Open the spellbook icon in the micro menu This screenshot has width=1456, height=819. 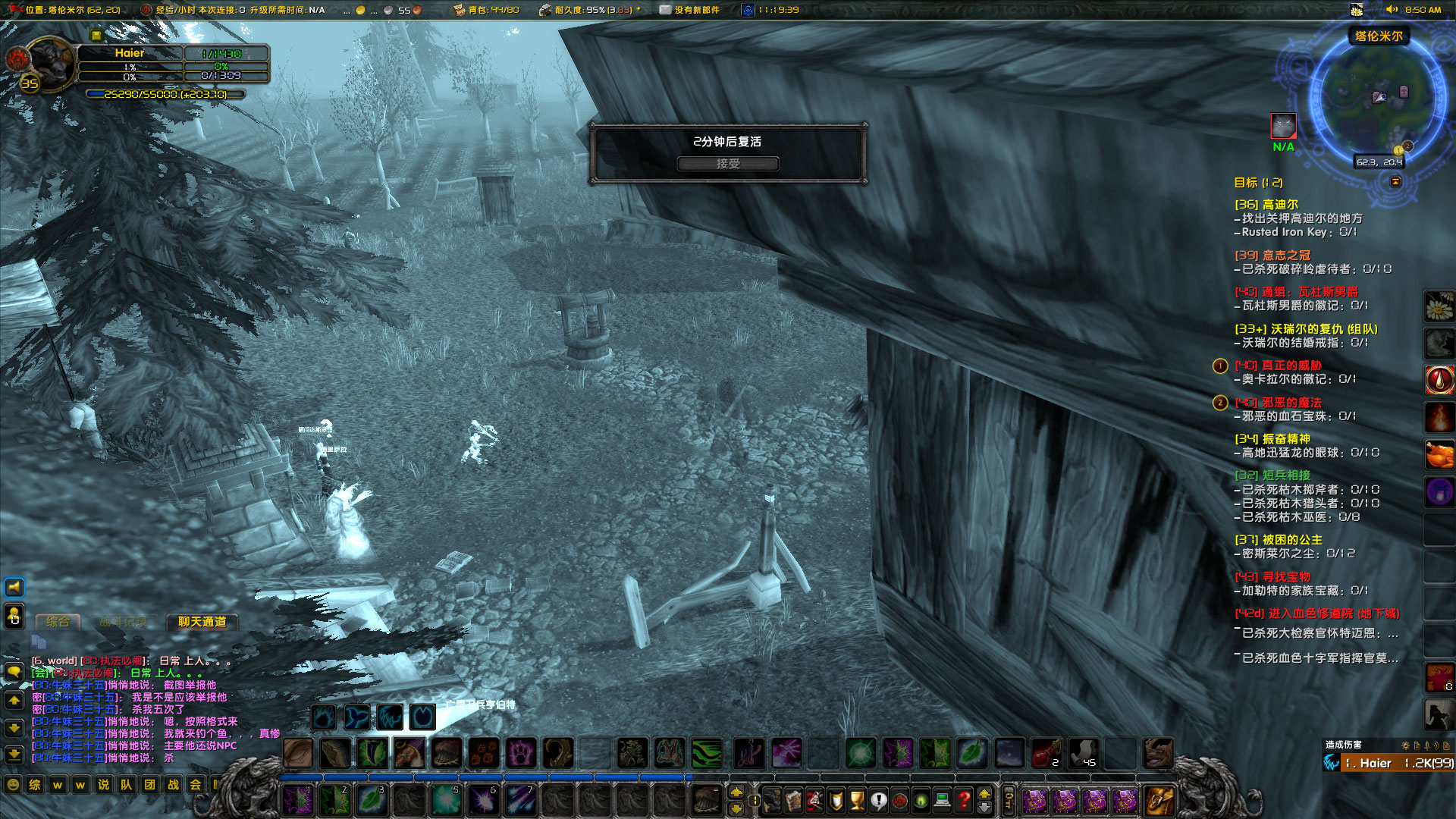[792, 801]
